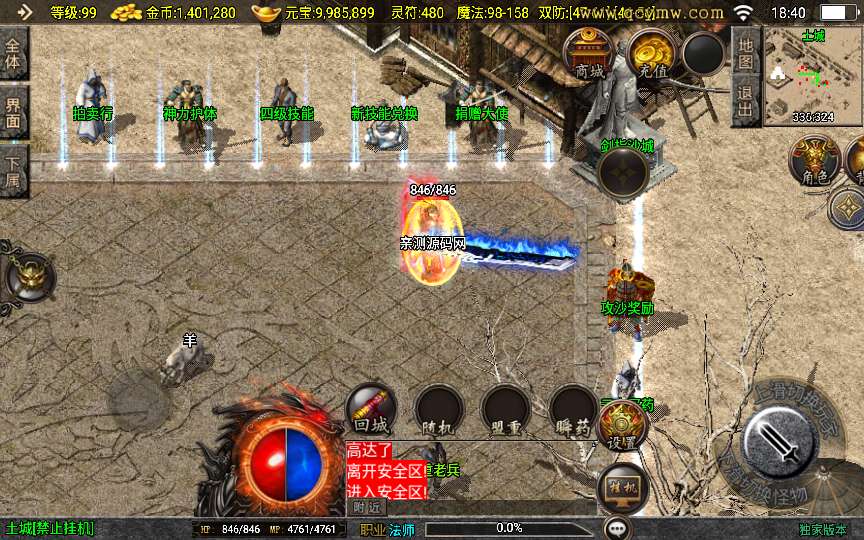Open the chat speech bubble icon
This screenshot has width=864, height=540.
[617, 528]
